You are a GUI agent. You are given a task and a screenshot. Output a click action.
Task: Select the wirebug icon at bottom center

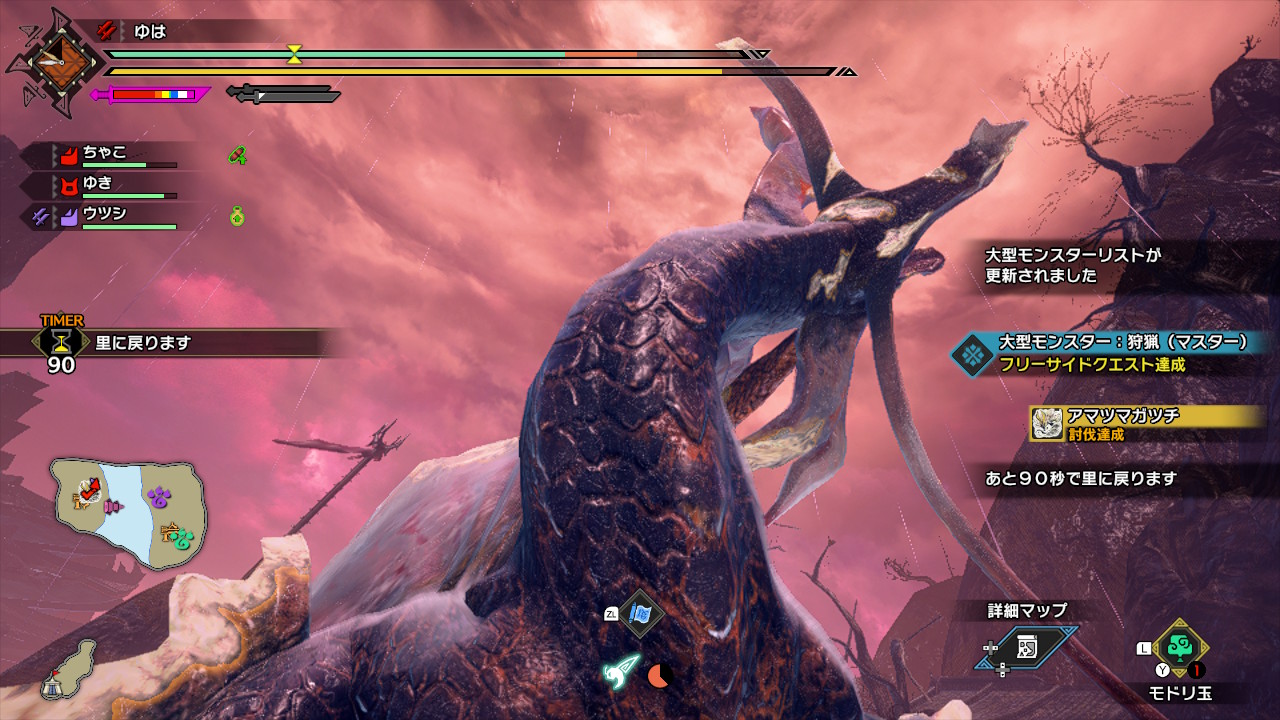(x=620, y=672)
